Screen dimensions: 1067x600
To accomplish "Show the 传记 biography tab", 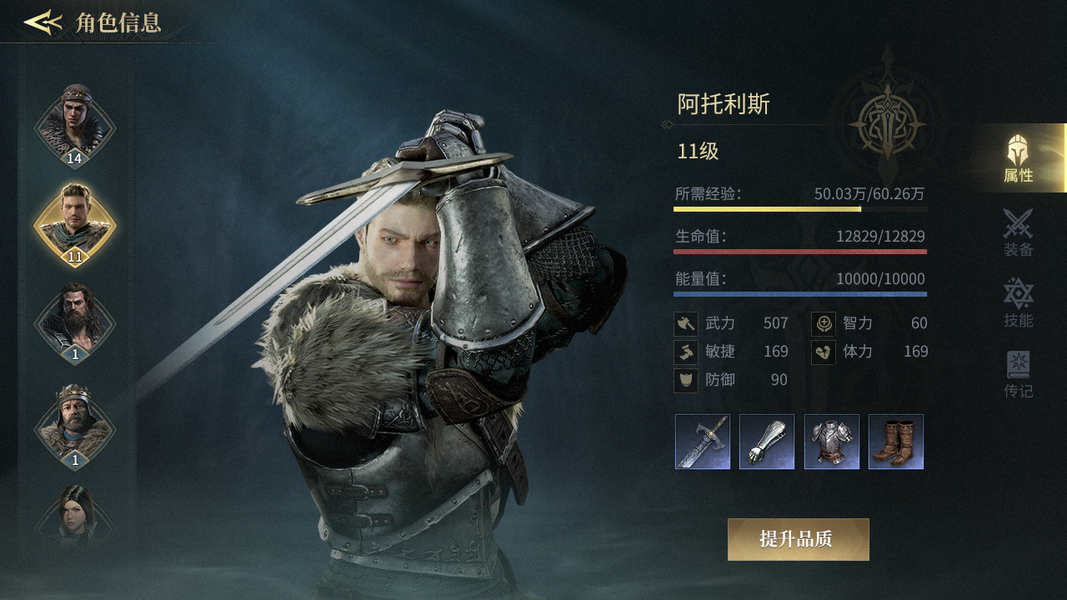I will (x=1018, y=374).
